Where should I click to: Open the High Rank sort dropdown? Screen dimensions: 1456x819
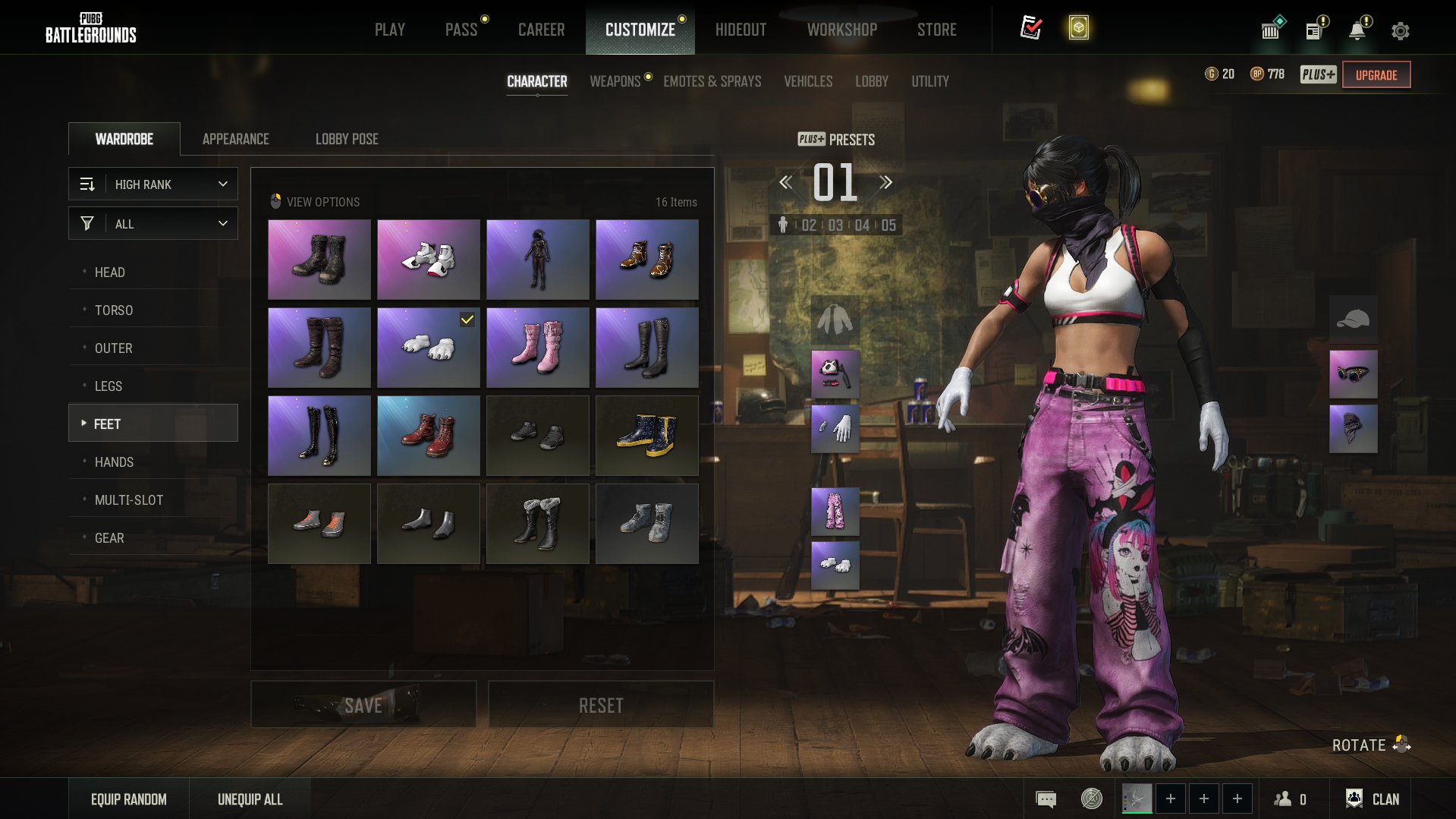[153, 184]
